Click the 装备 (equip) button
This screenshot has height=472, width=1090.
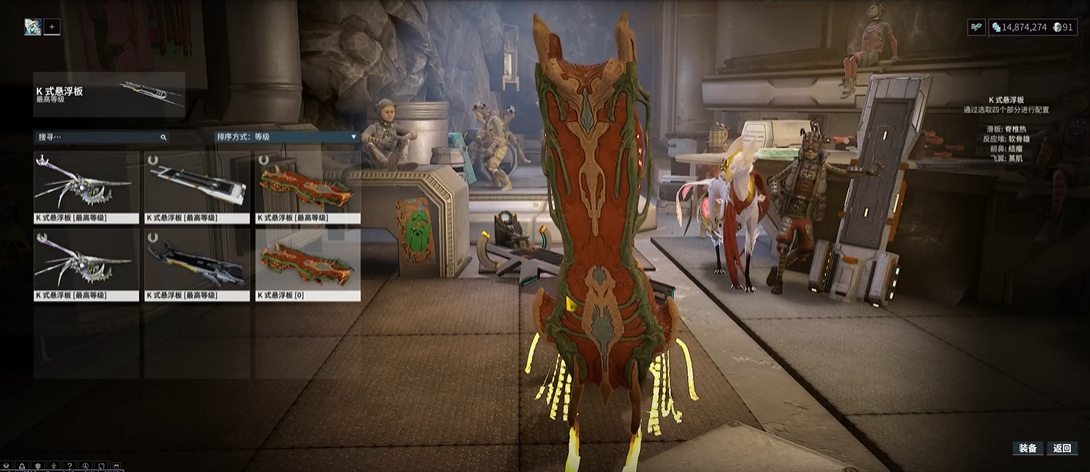(x=1028, y=448)
